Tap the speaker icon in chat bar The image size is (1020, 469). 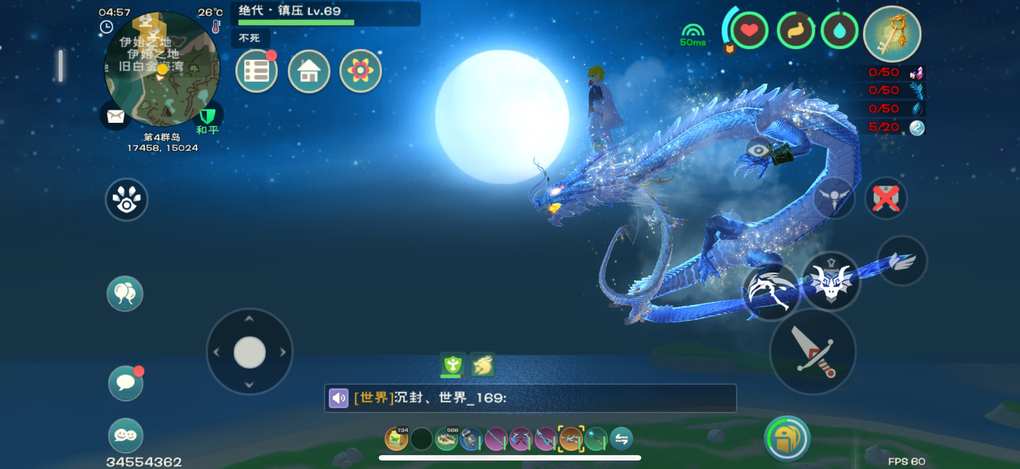[339, 398]
